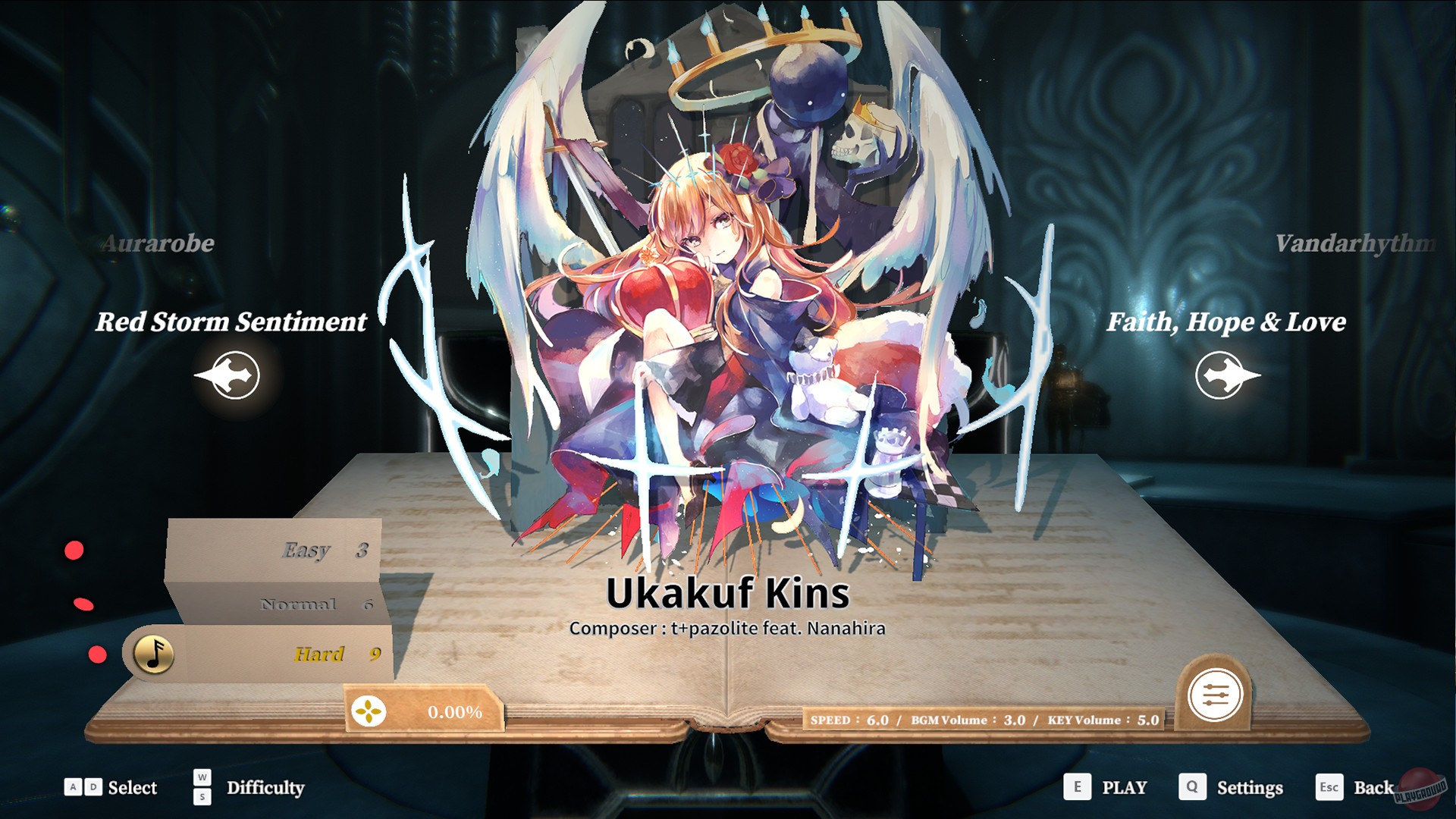Click the Esc Back key icon
Image resolution: width=1456 pixels, height=819 pixels.
click(x=1329, y=788)
